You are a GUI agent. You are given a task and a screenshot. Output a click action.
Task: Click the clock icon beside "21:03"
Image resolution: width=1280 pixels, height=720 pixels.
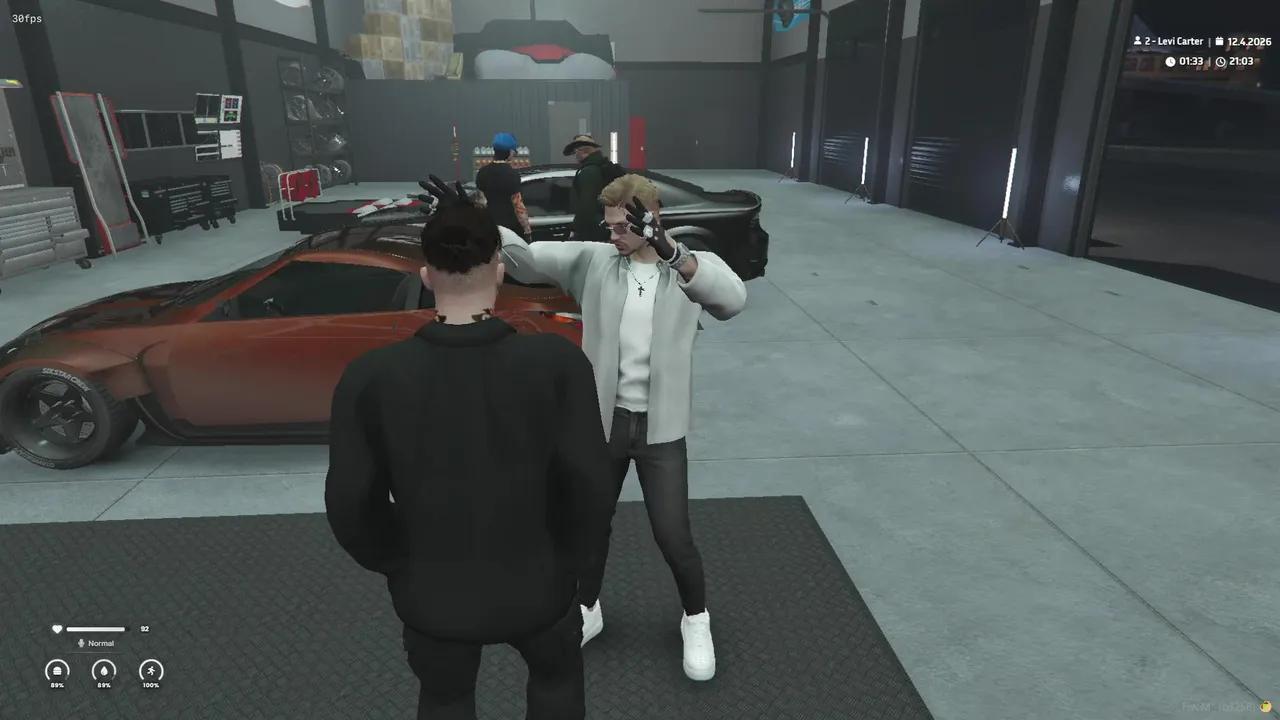click(1221, 61)
